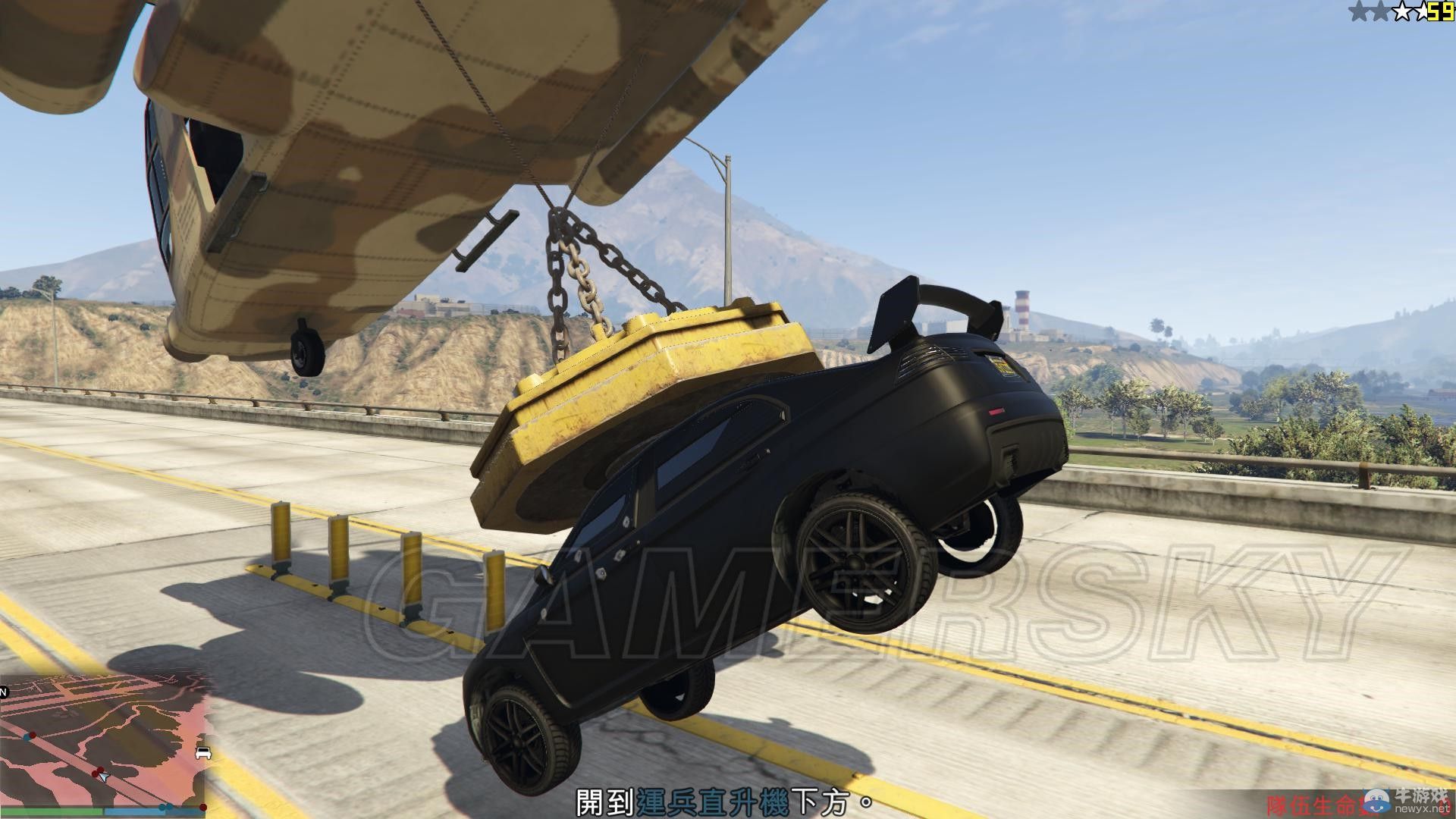Click the N compass indicator on the minimap

[2, 692]
